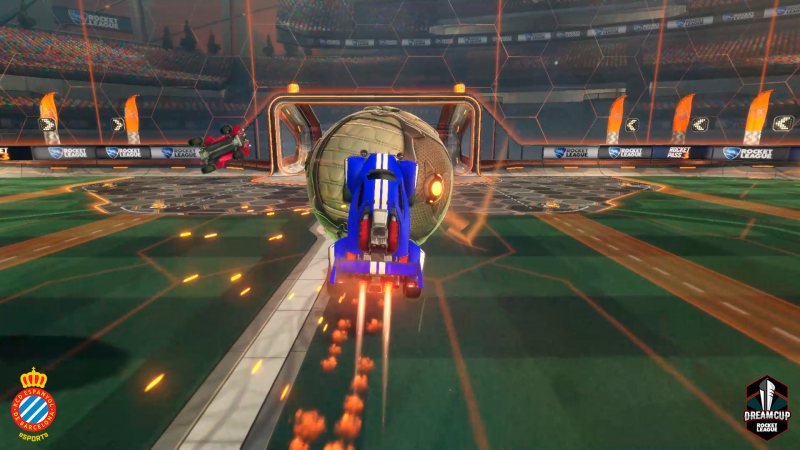Click the RCD Espanyol eSports logo
800x450 pixels.
[x=33, y=403]
